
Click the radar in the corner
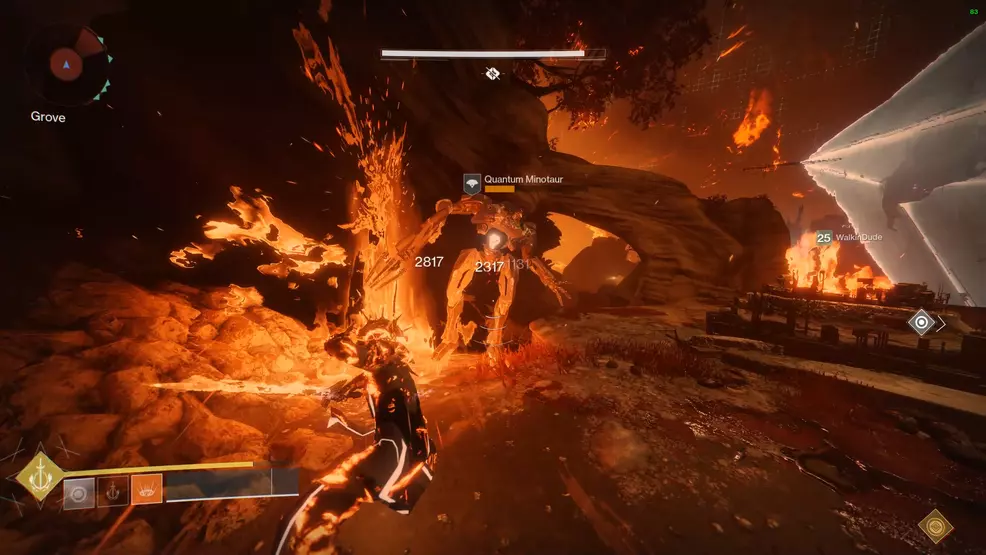pos(67,66)
